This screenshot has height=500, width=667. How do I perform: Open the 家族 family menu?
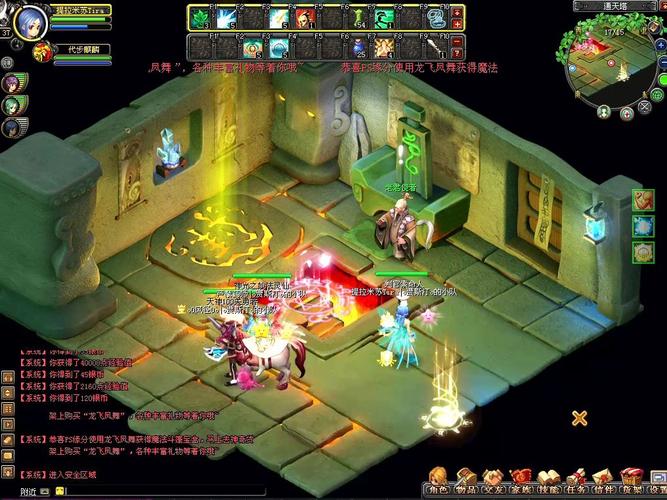520,479
